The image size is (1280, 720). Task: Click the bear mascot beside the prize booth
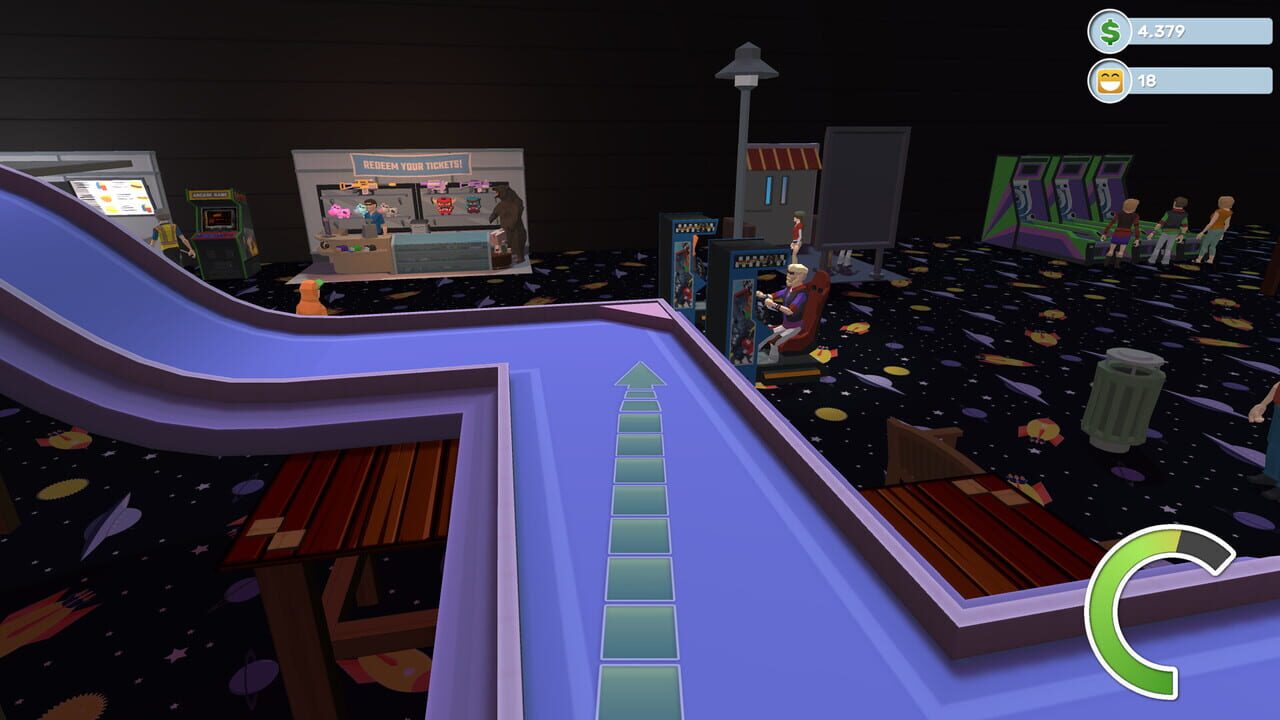508,220
